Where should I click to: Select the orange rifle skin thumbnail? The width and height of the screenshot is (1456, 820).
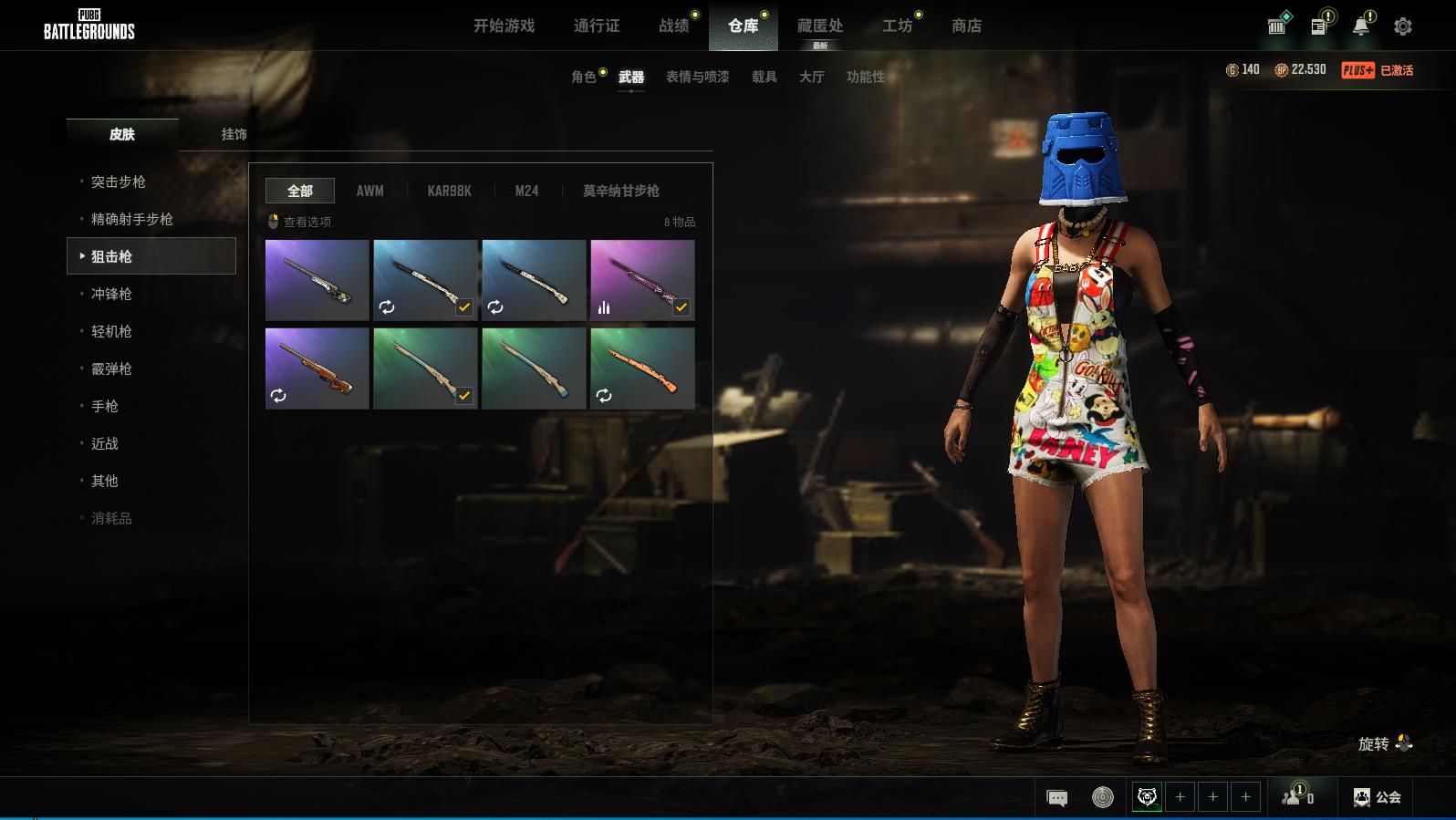642,368
